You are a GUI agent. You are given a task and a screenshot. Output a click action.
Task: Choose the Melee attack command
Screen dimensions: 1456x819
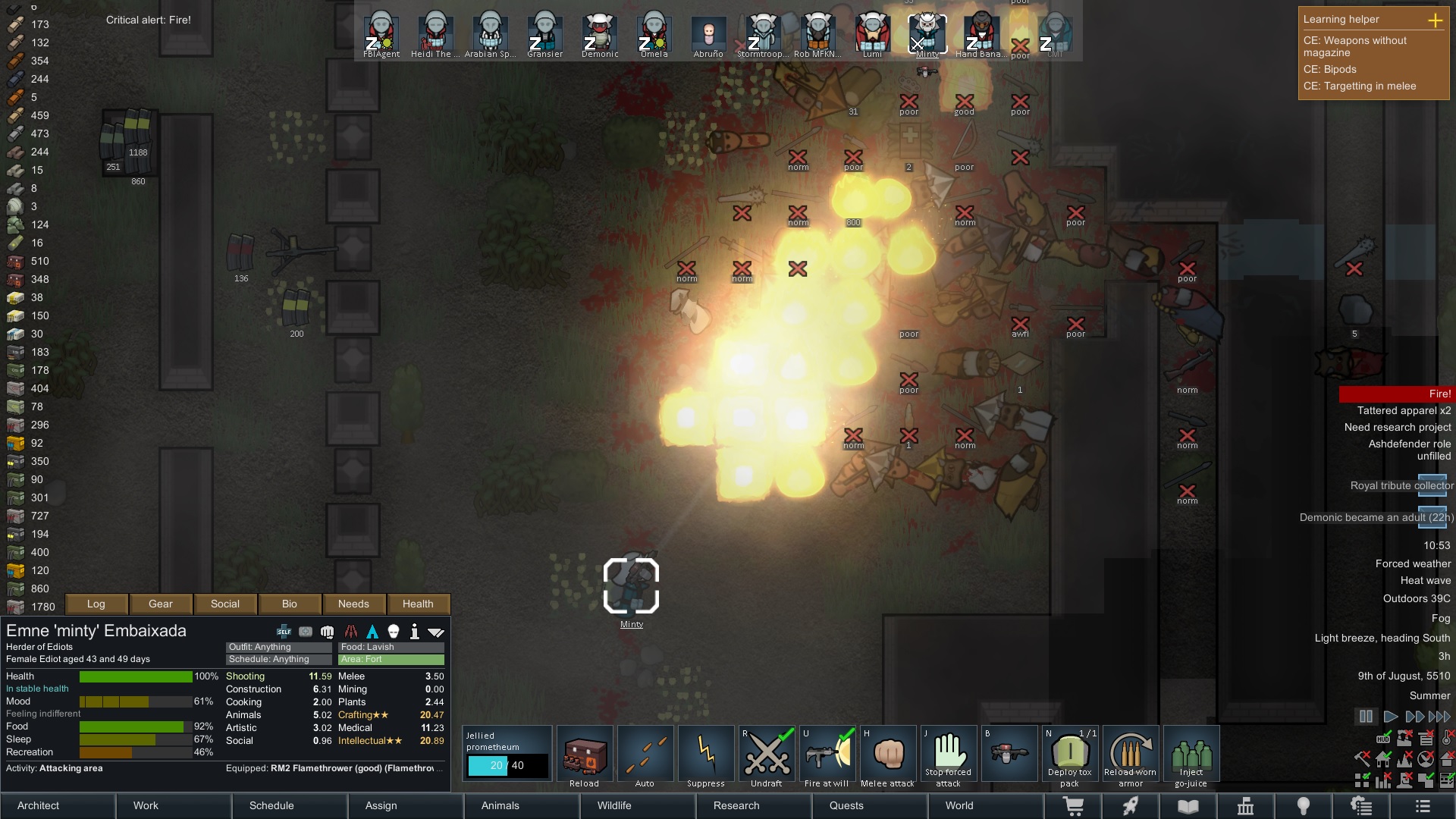pos(888,755)
